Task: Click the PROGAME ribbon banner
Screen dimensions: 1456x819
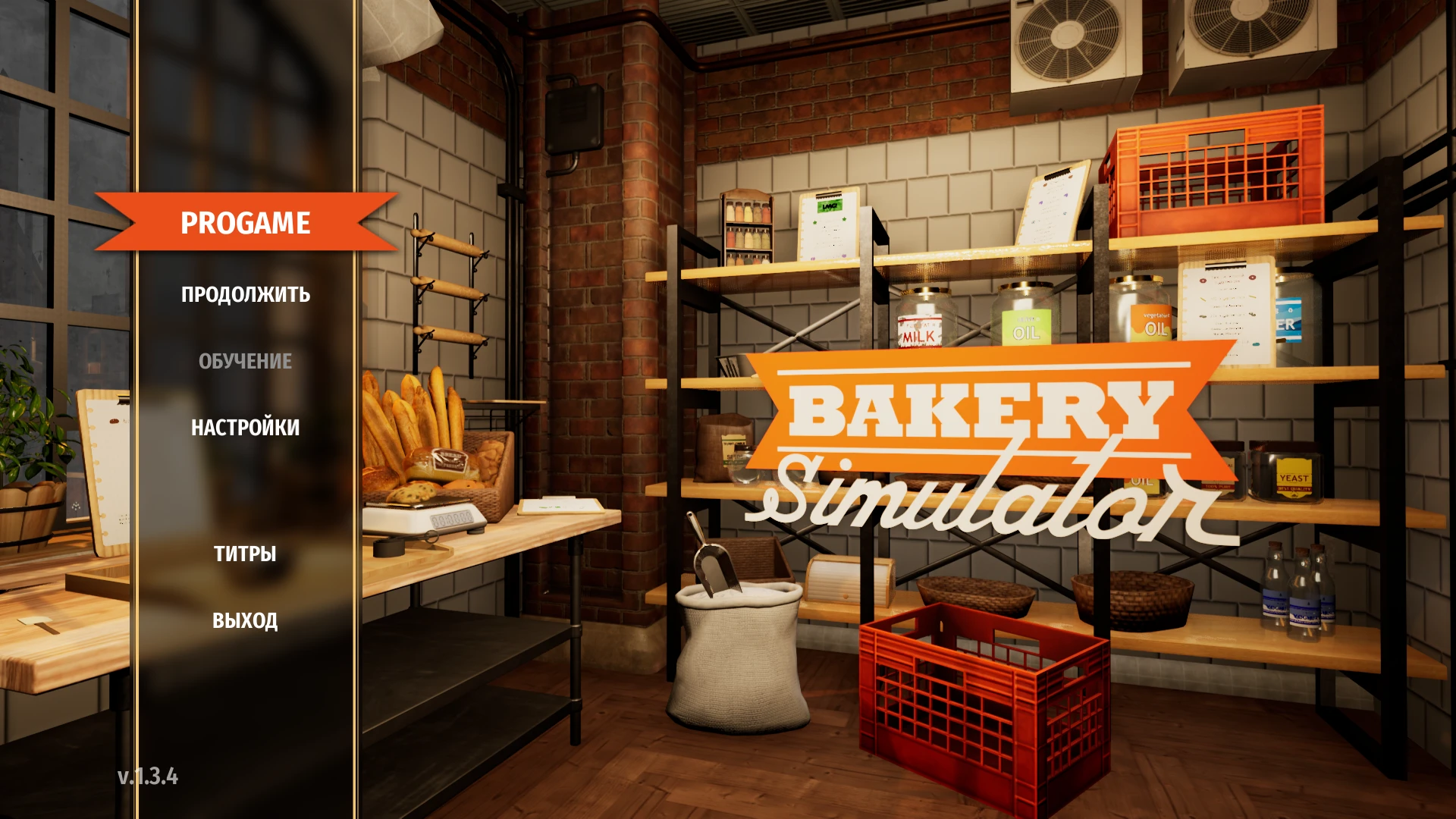Action: tap(244, 223)
